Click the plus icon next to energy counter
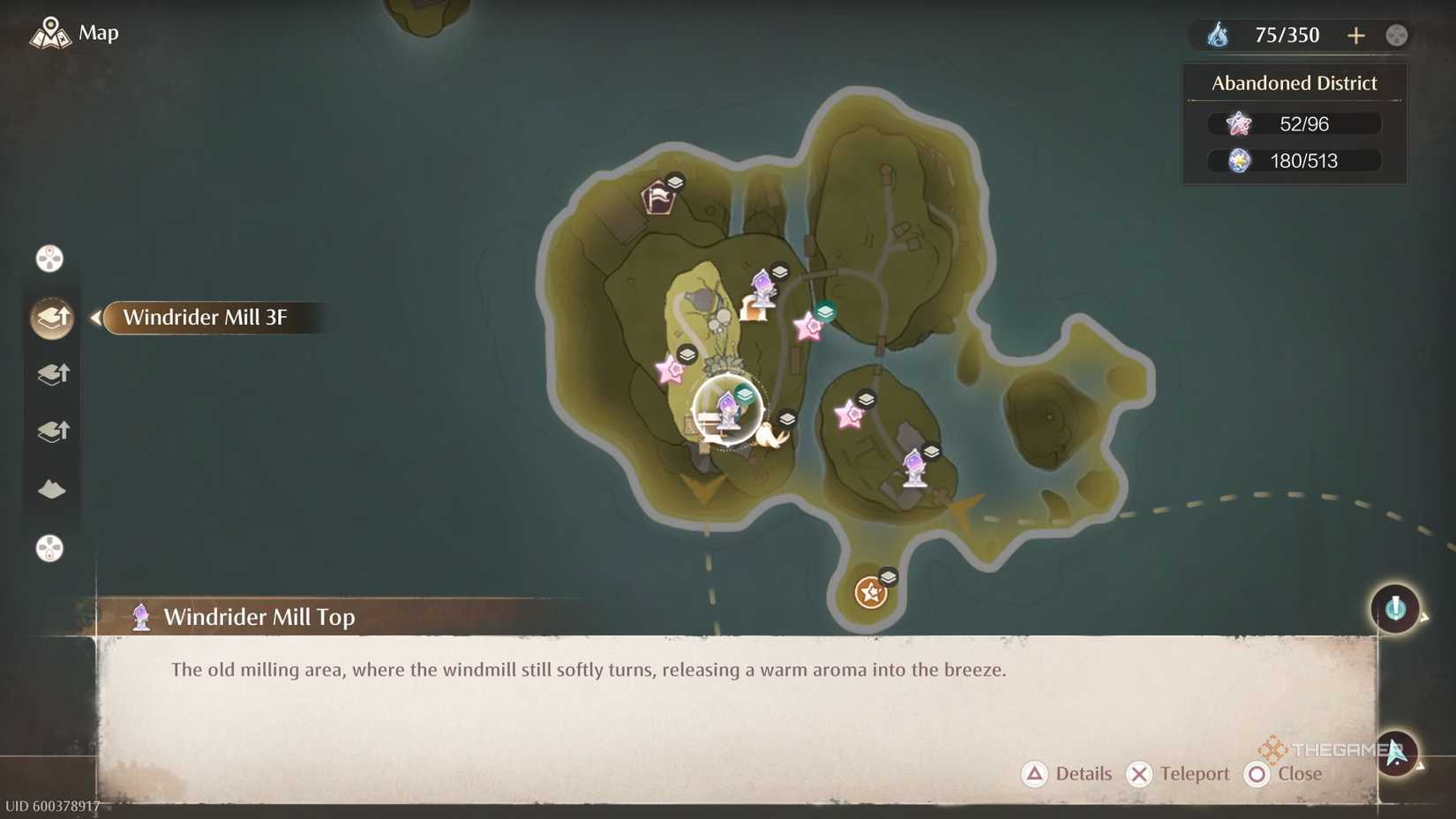1456x819 pixels. coord(1356,35)
